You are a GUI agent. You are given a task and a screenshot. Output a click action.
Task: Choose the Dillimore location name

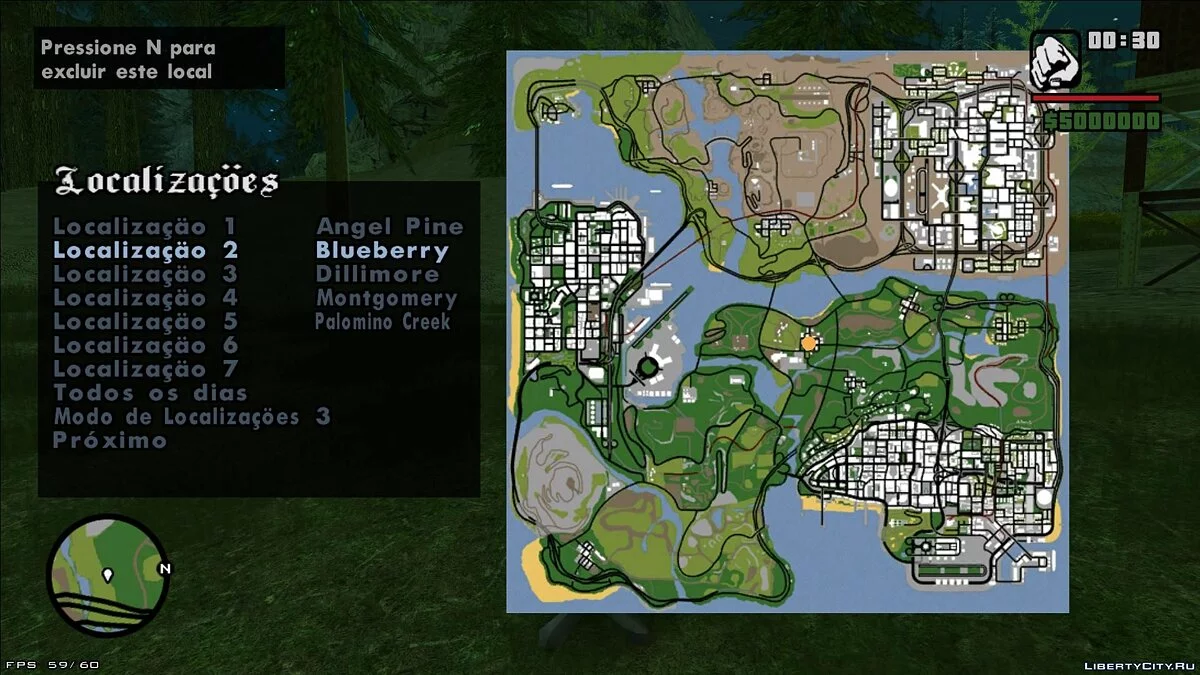(x=377, y=274)
